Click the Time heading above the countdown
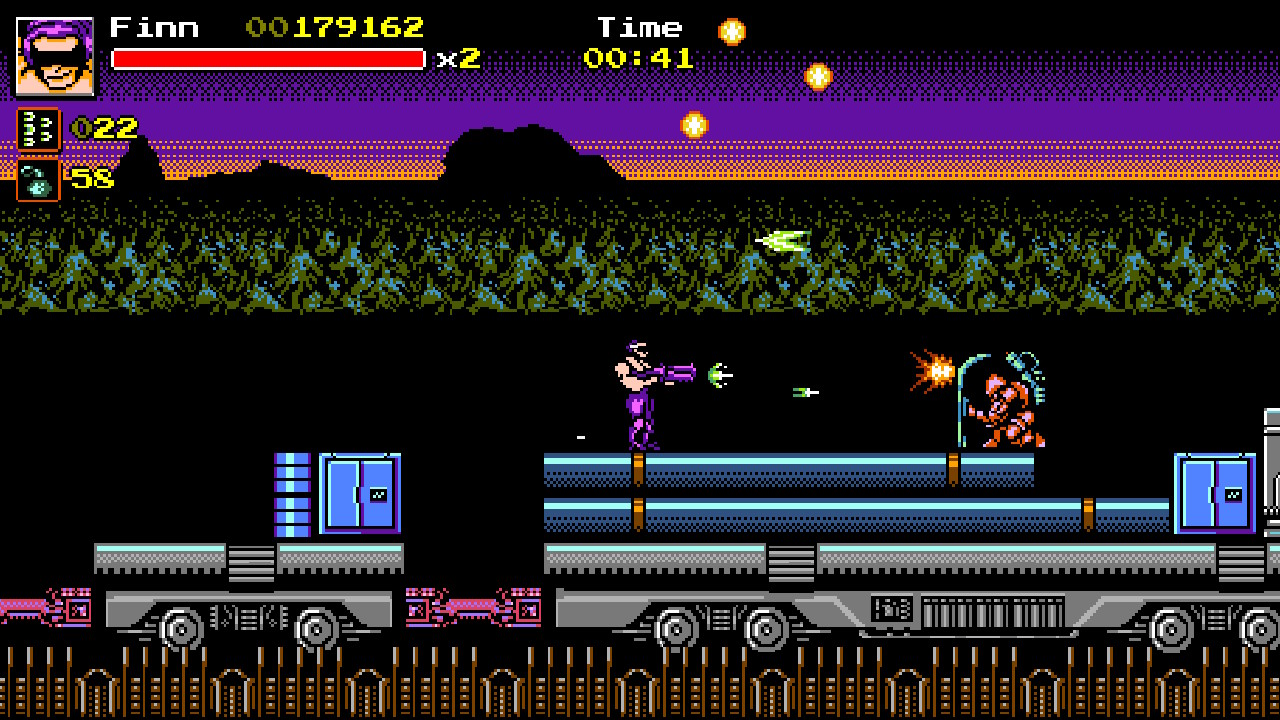1280x720 pixels. coord(640,26)
